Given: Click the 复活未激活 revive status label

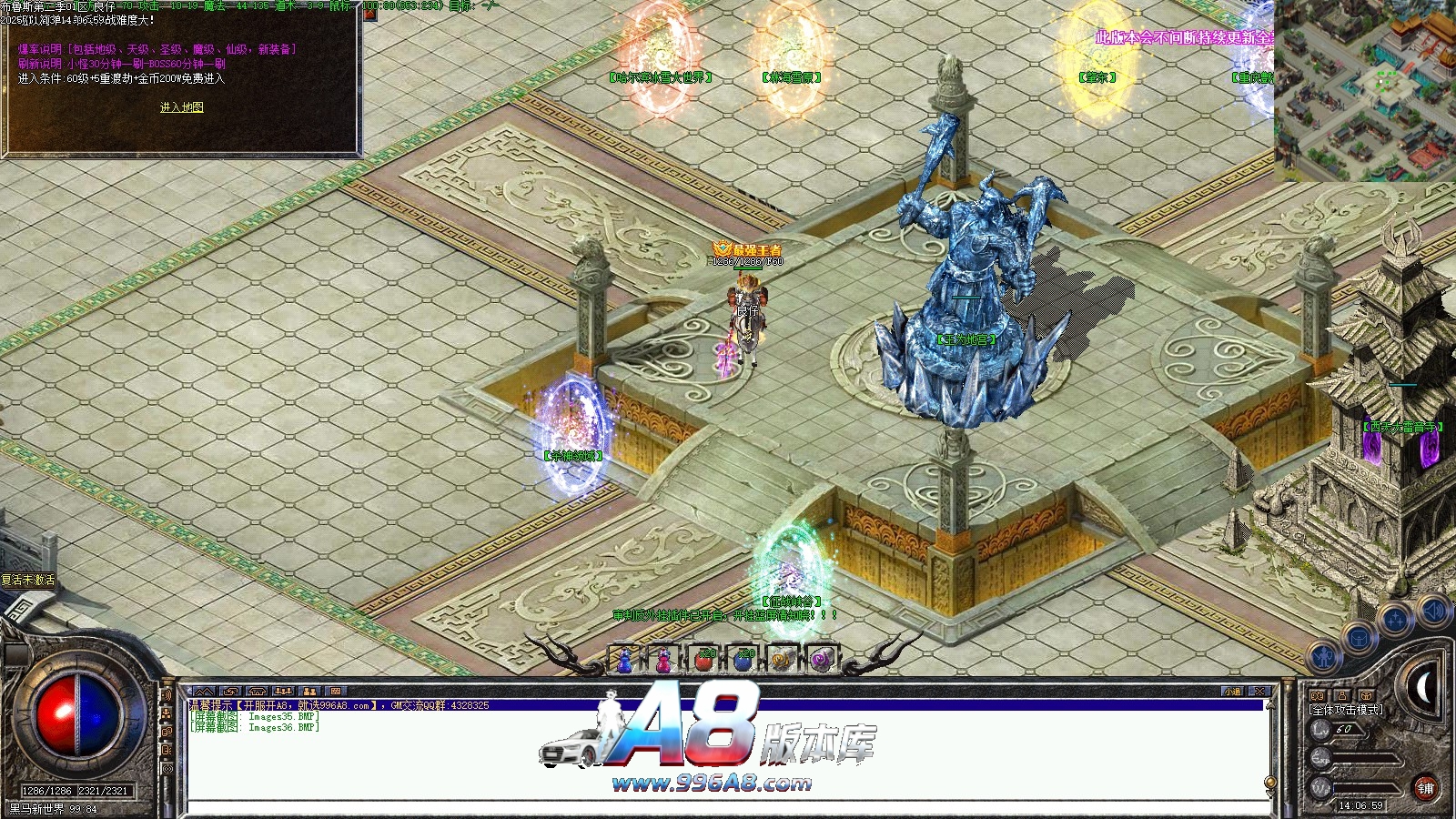Looking at the screenshot, I should tap(28, 580).
